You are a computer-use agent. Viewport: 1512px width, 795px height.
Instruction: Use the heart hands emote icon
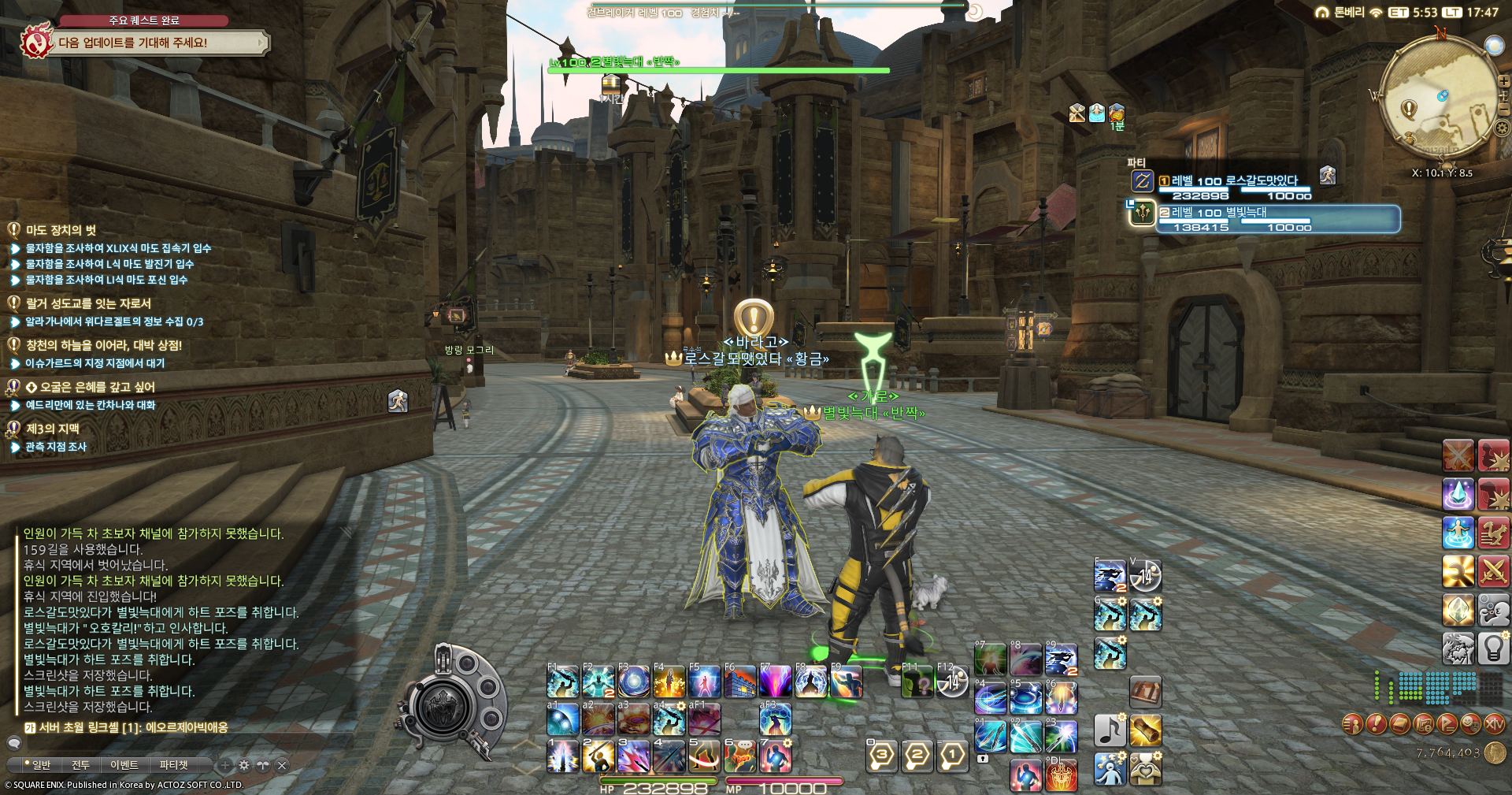(1146, 769)
